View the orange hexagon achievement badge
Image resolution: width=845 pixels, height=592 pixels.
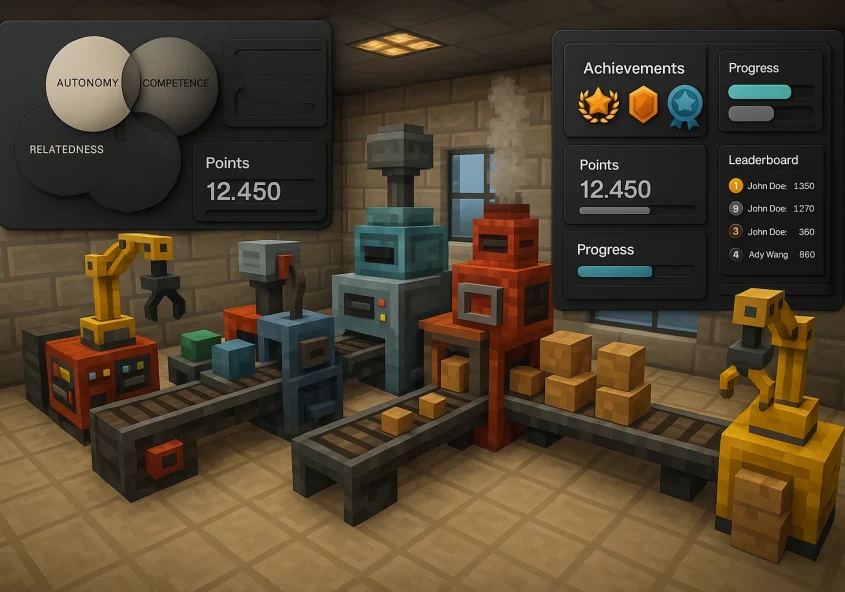point(643,104)
